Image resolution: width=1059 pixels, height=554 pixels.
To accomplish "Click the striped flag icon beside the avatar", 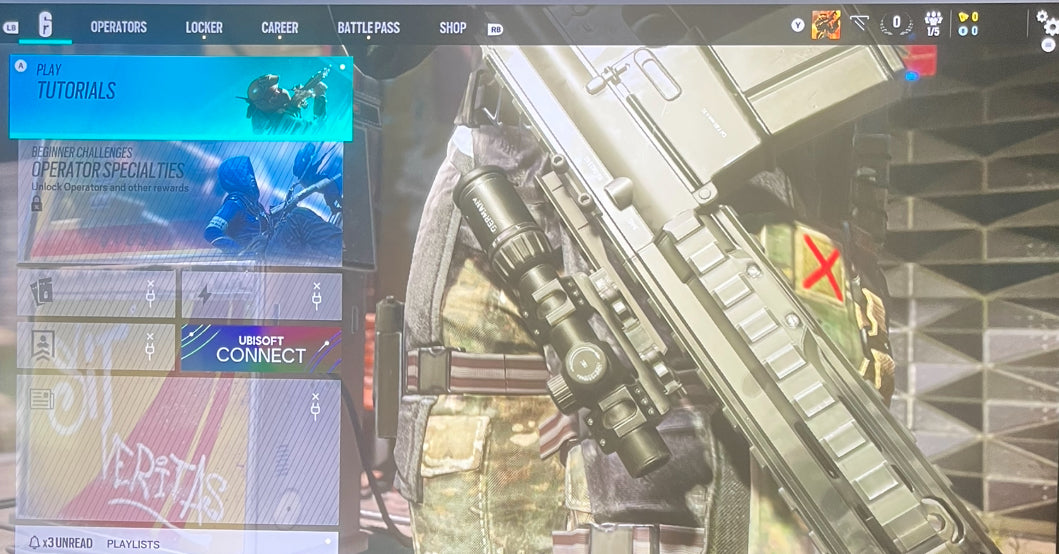I will [858, 22].
